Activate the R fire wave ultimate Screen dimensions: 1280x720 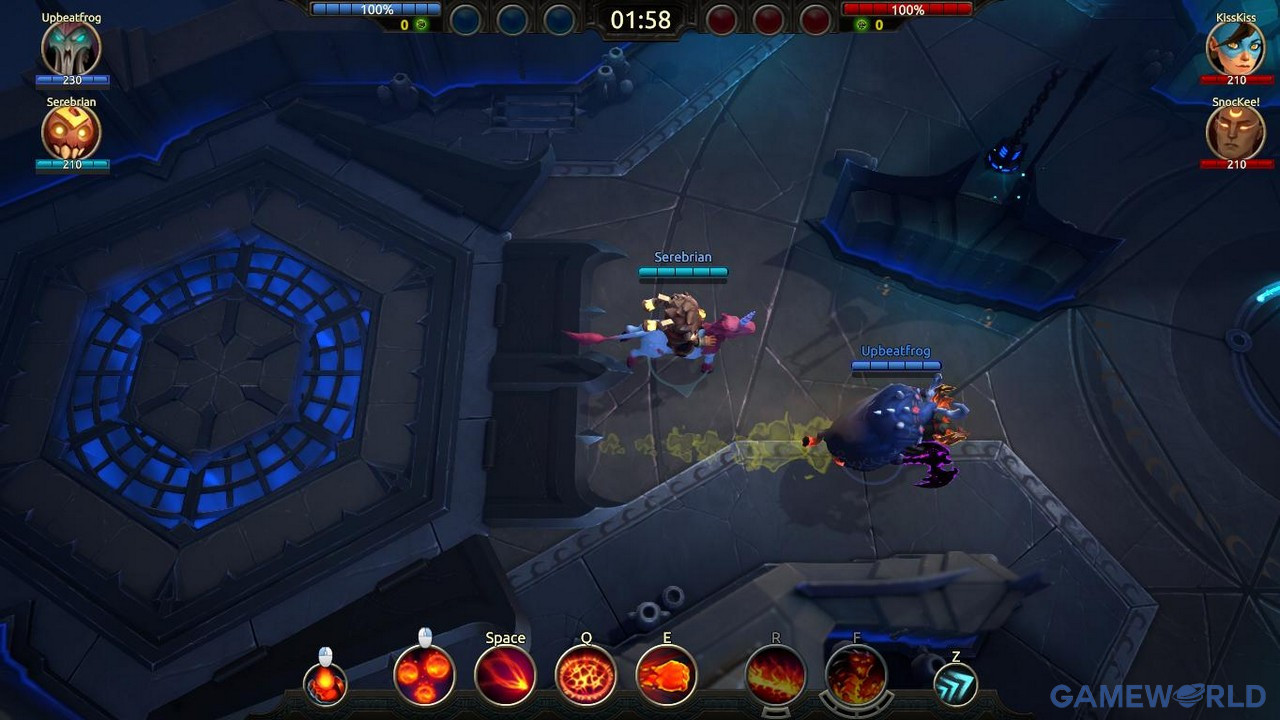point(778,678)
